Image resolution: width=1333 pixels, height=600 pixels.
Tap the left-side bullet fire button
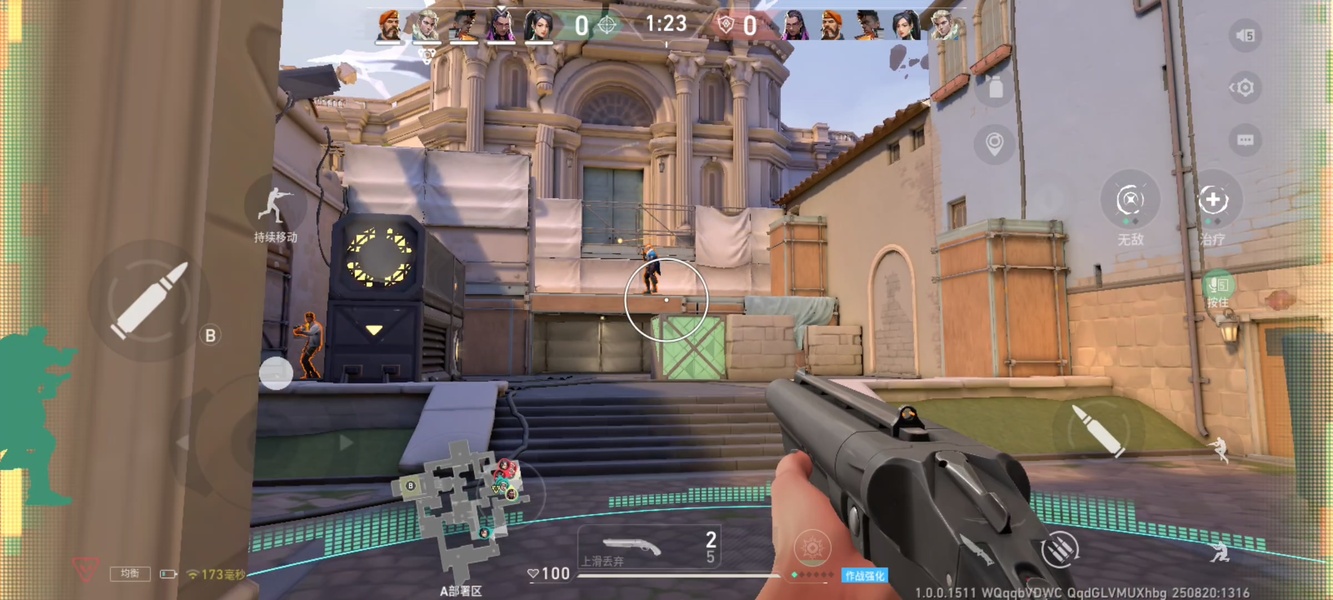pos(148,299)
